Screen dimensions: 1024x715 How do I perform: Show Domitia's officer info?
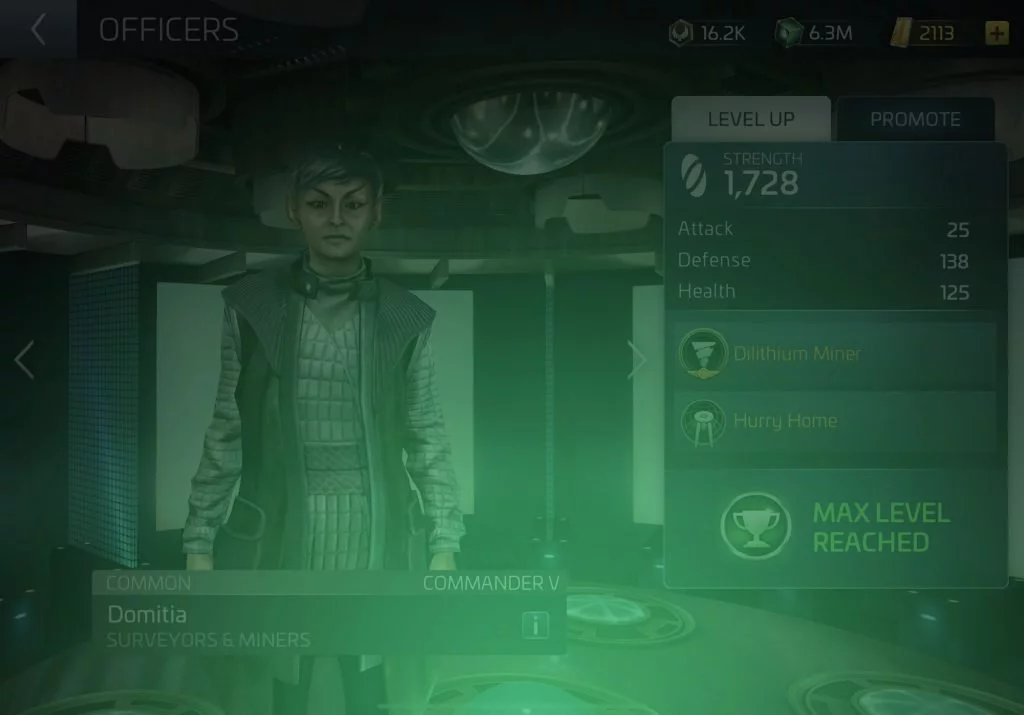(536, 626)
